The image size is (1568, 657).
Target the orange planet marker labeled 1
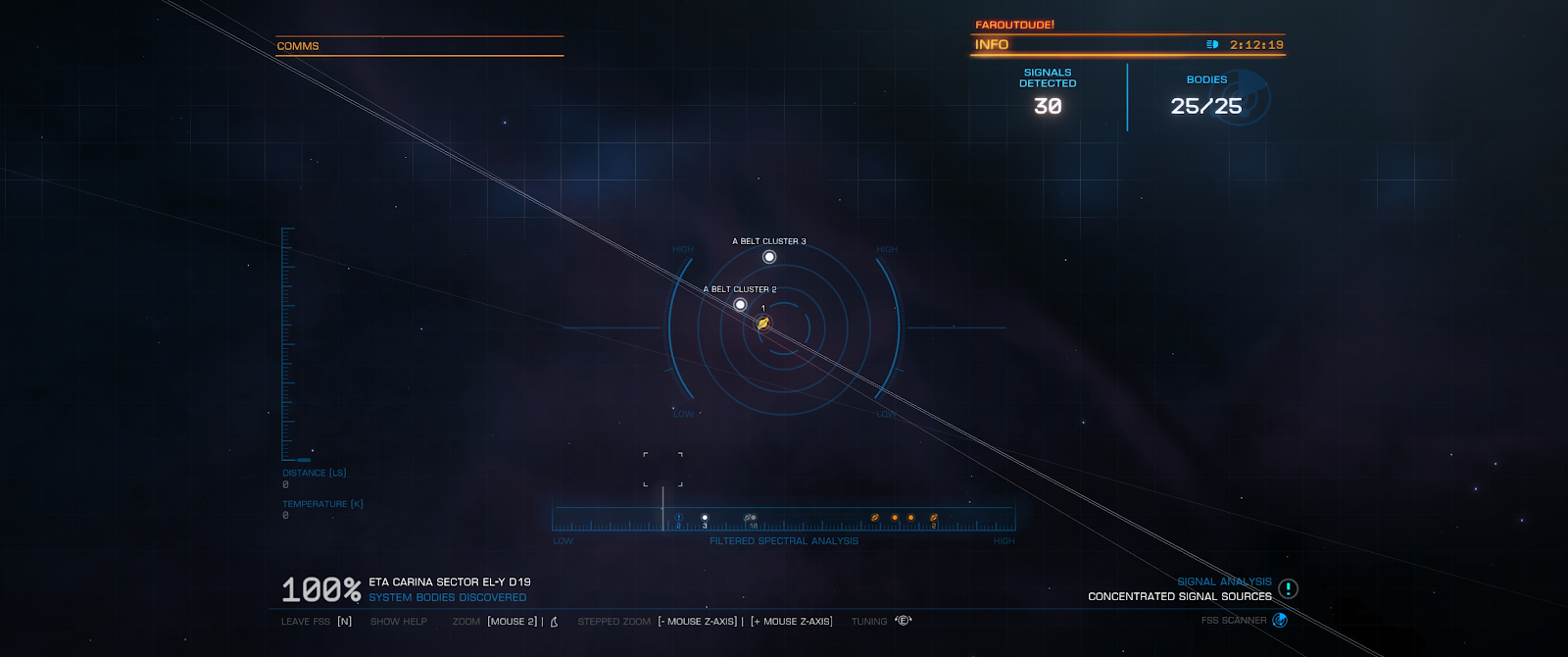762,324
